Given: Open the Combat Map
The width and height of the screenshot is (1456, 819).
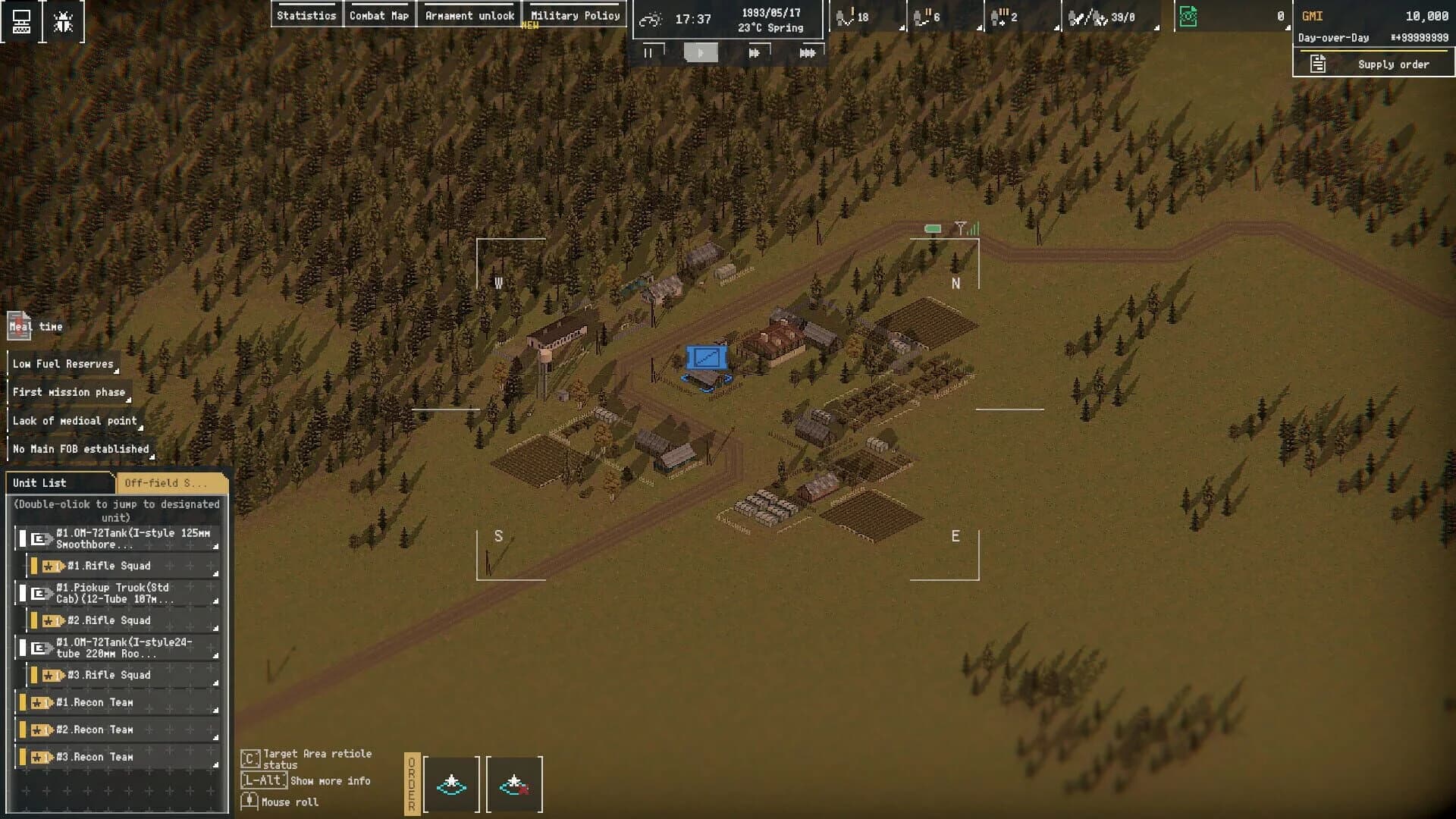Looking at the screenshot, I should (380, 14).
